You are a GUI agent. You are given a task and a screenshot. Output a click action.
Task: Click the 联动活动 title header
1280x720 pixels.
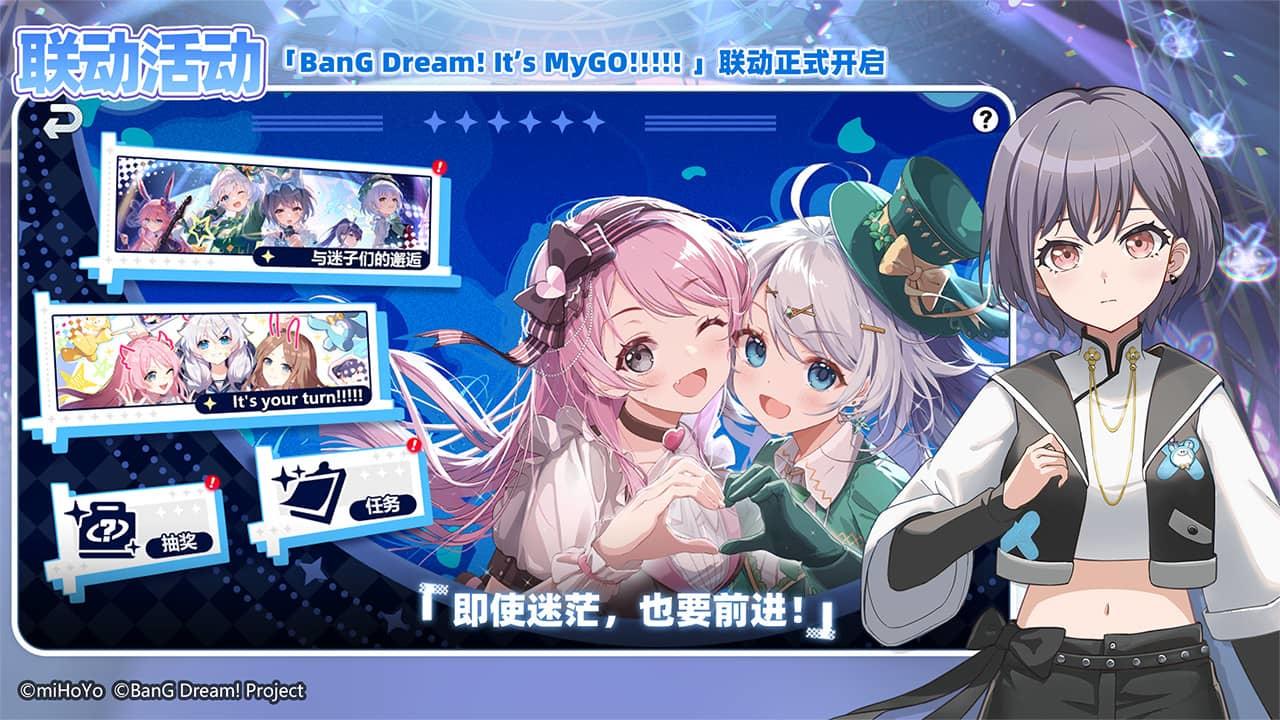pyautogui.click(x=140, y=58)
